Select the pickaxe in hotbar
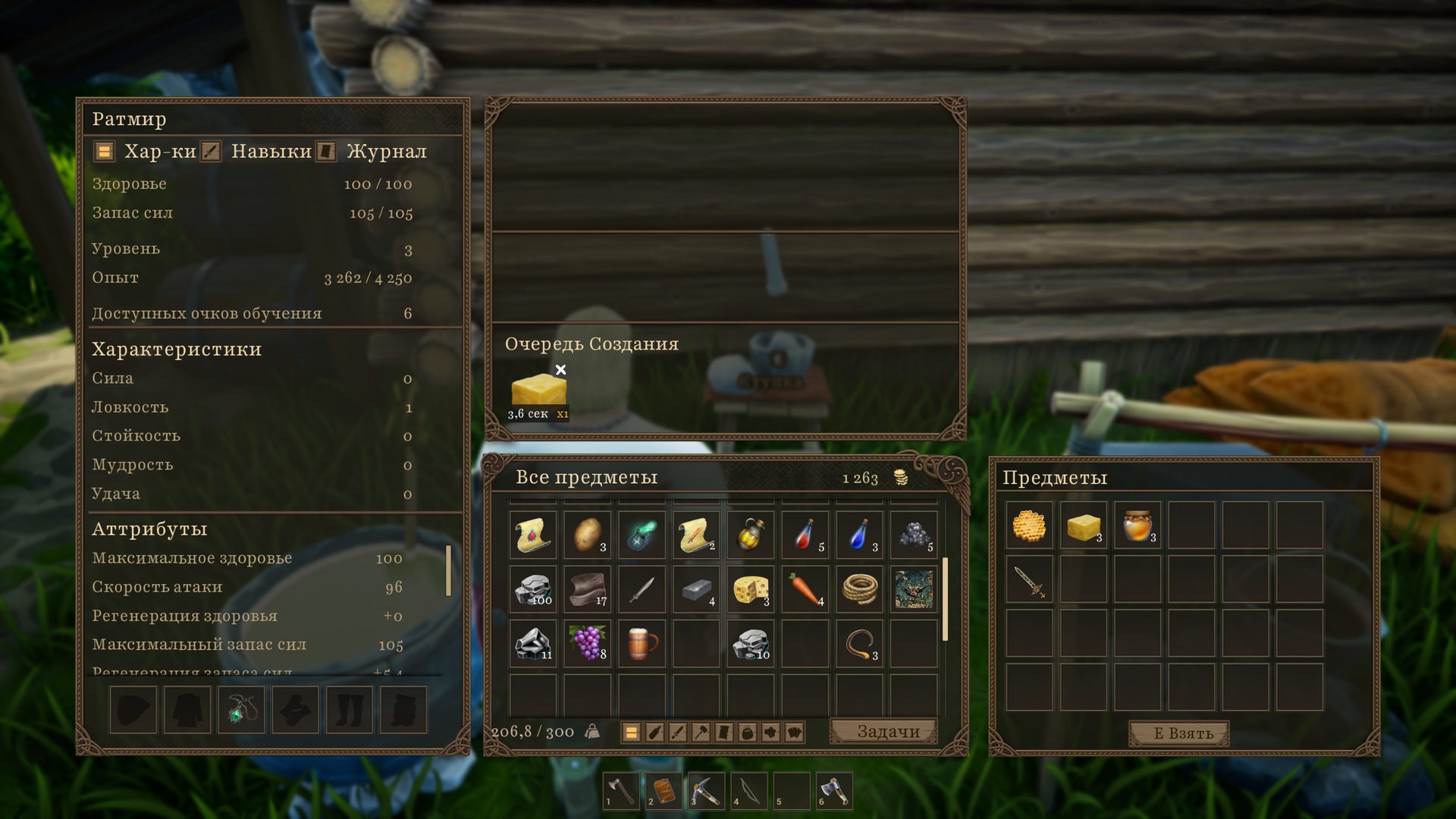This screenshot has height=819, width=1456. point(705,792)
